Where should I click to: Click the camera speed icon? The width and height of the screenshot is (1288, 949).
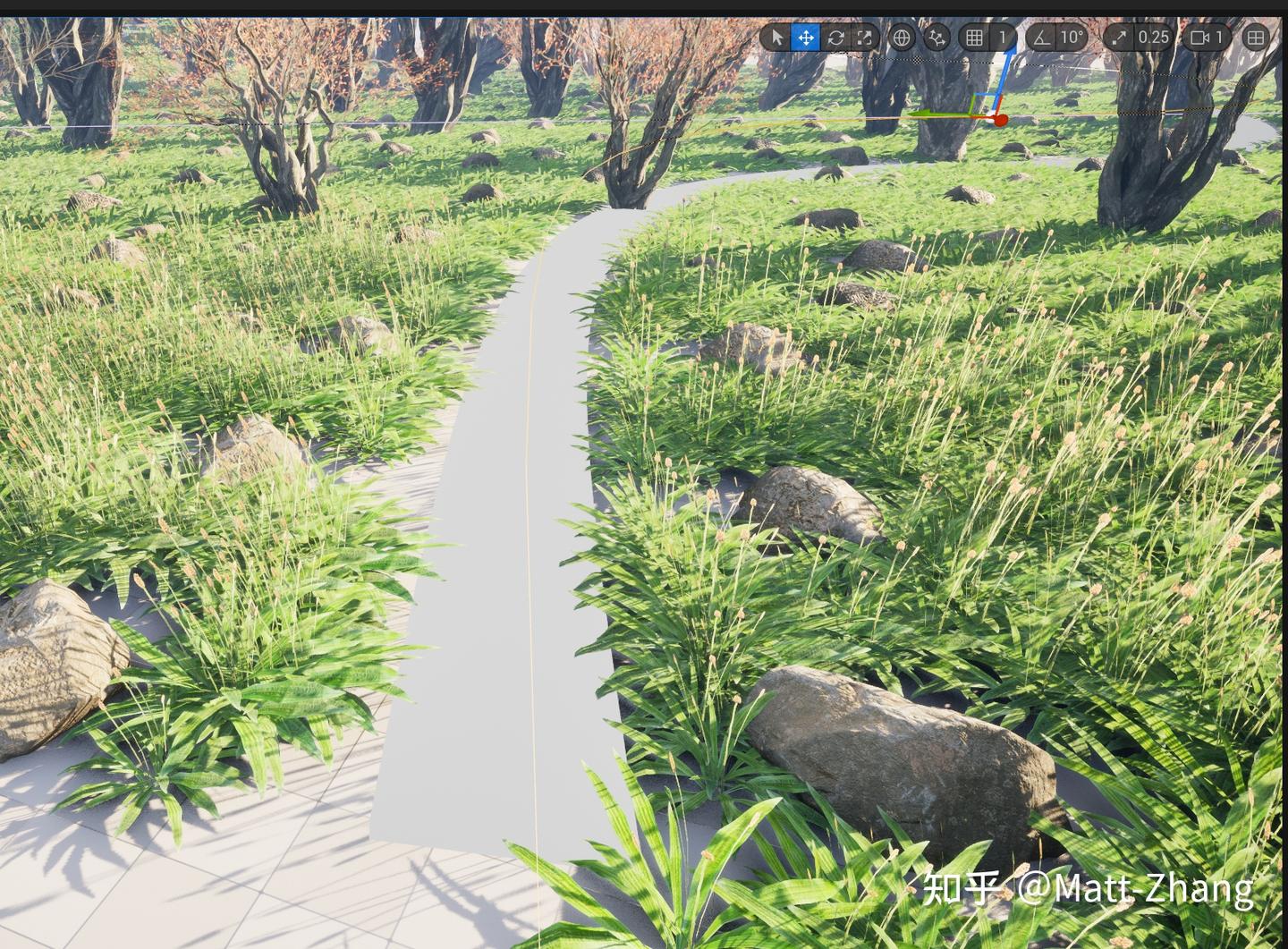1199,38
